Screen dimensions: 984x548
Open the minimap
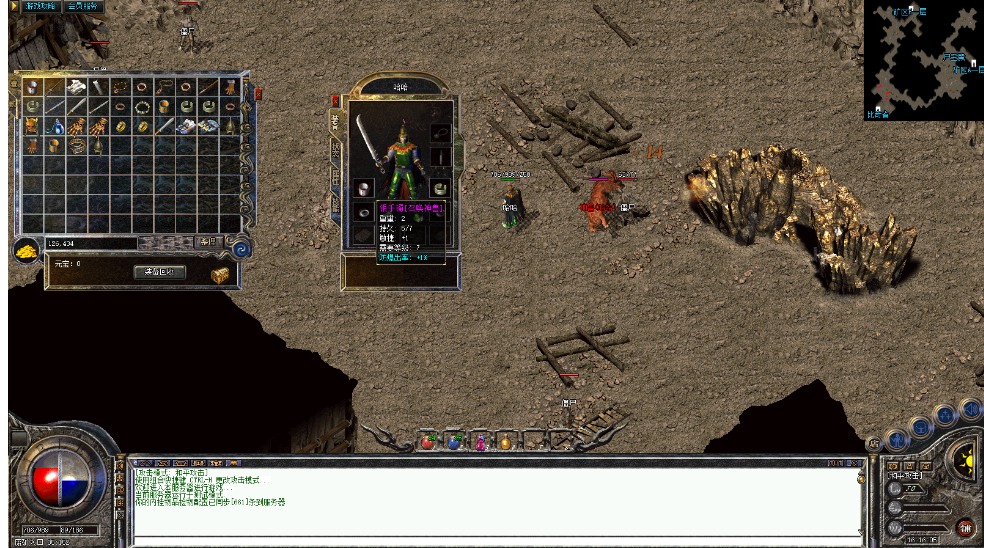(x=923, y=58)
